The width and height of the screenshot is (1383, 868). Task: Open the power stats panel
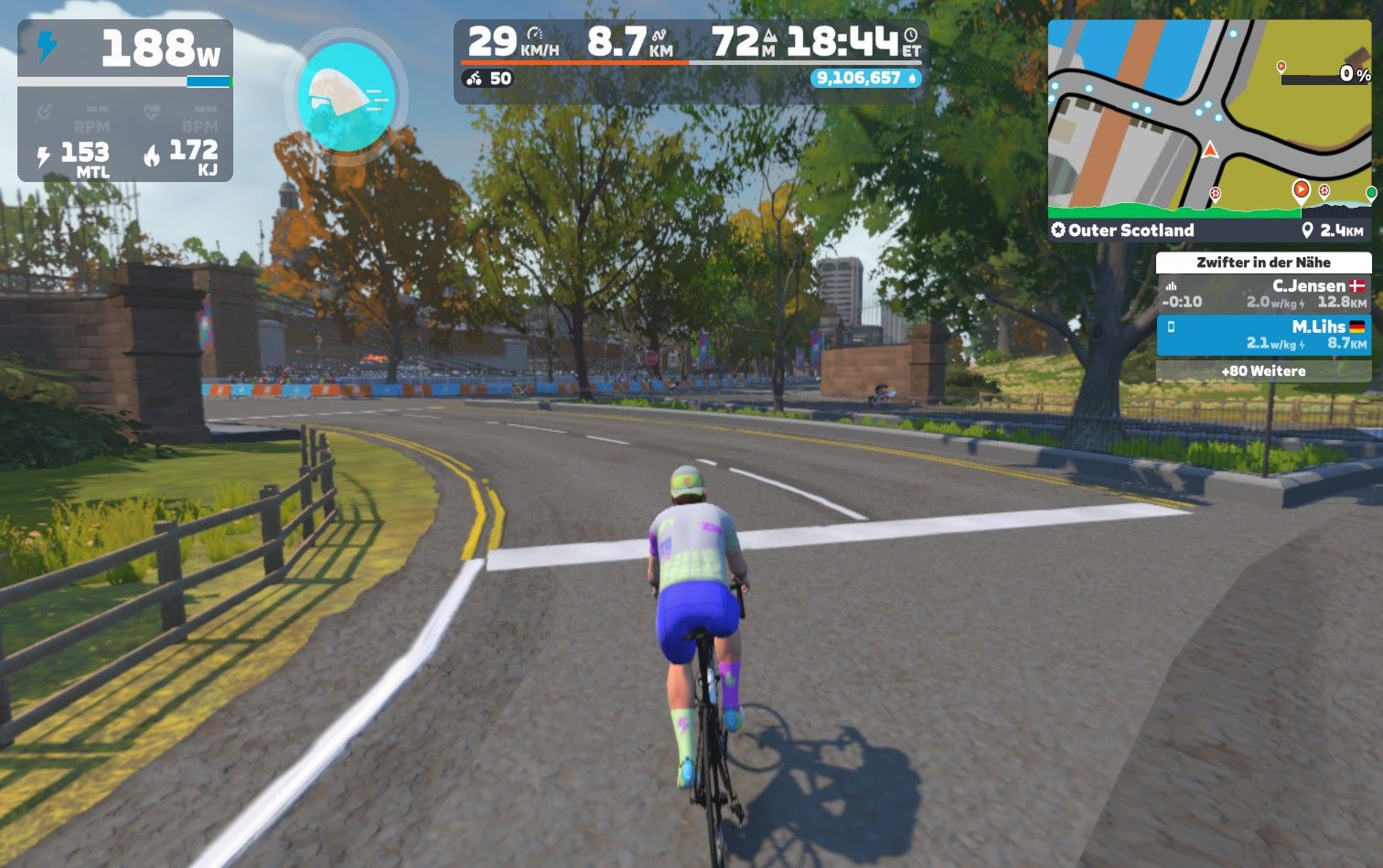tap(125, 101)
